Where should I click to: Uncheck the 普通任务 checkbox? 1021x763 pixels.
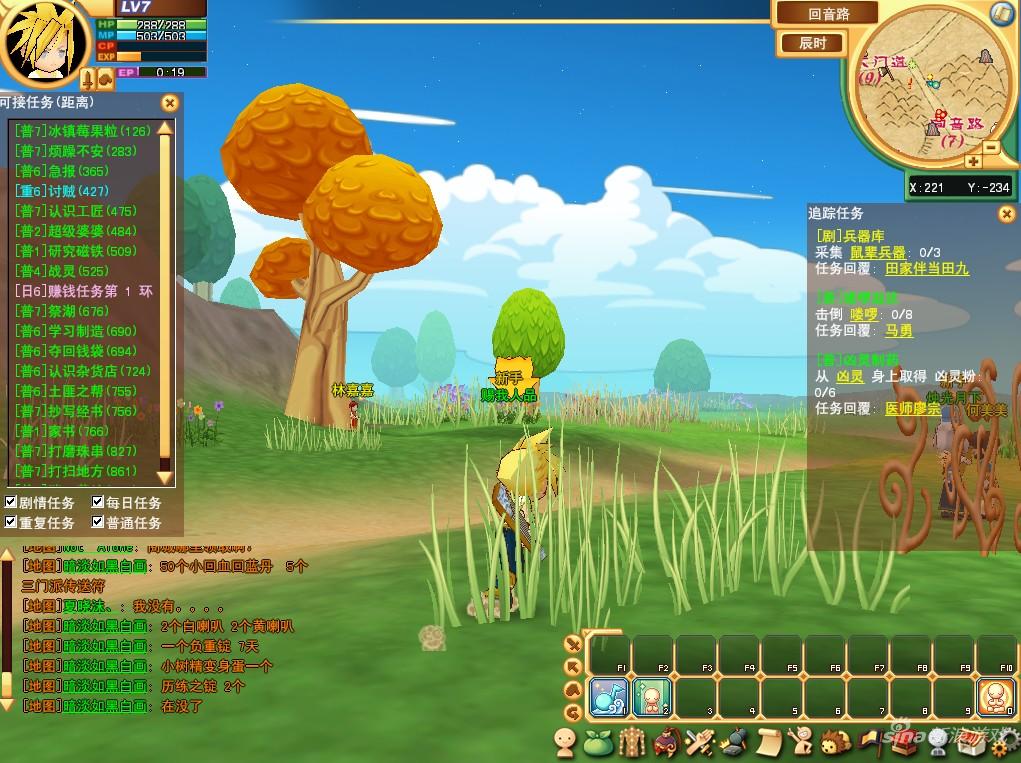(98, 522)
